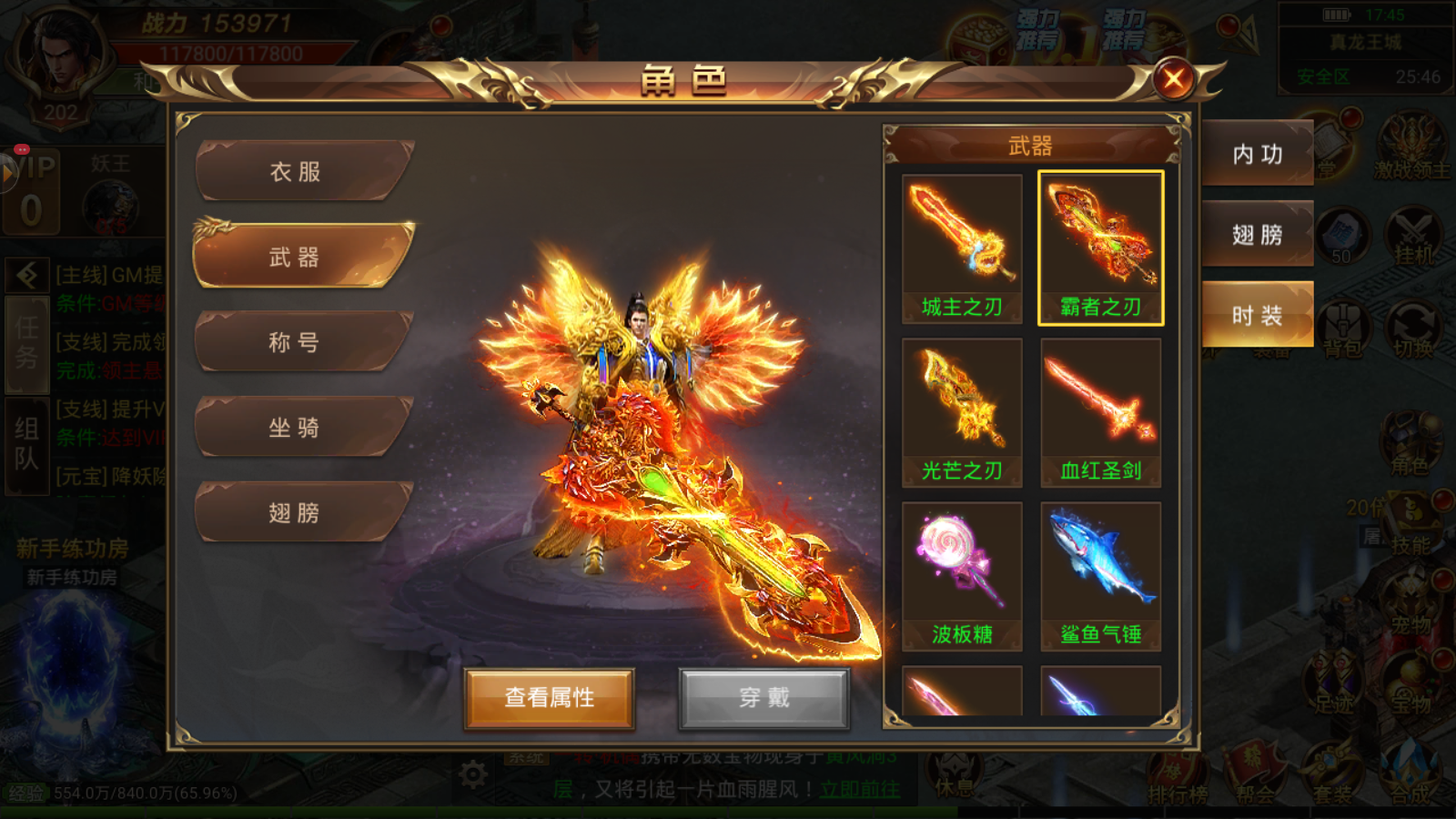
Task: Open the 称号 title category
Action: (296, 342)
